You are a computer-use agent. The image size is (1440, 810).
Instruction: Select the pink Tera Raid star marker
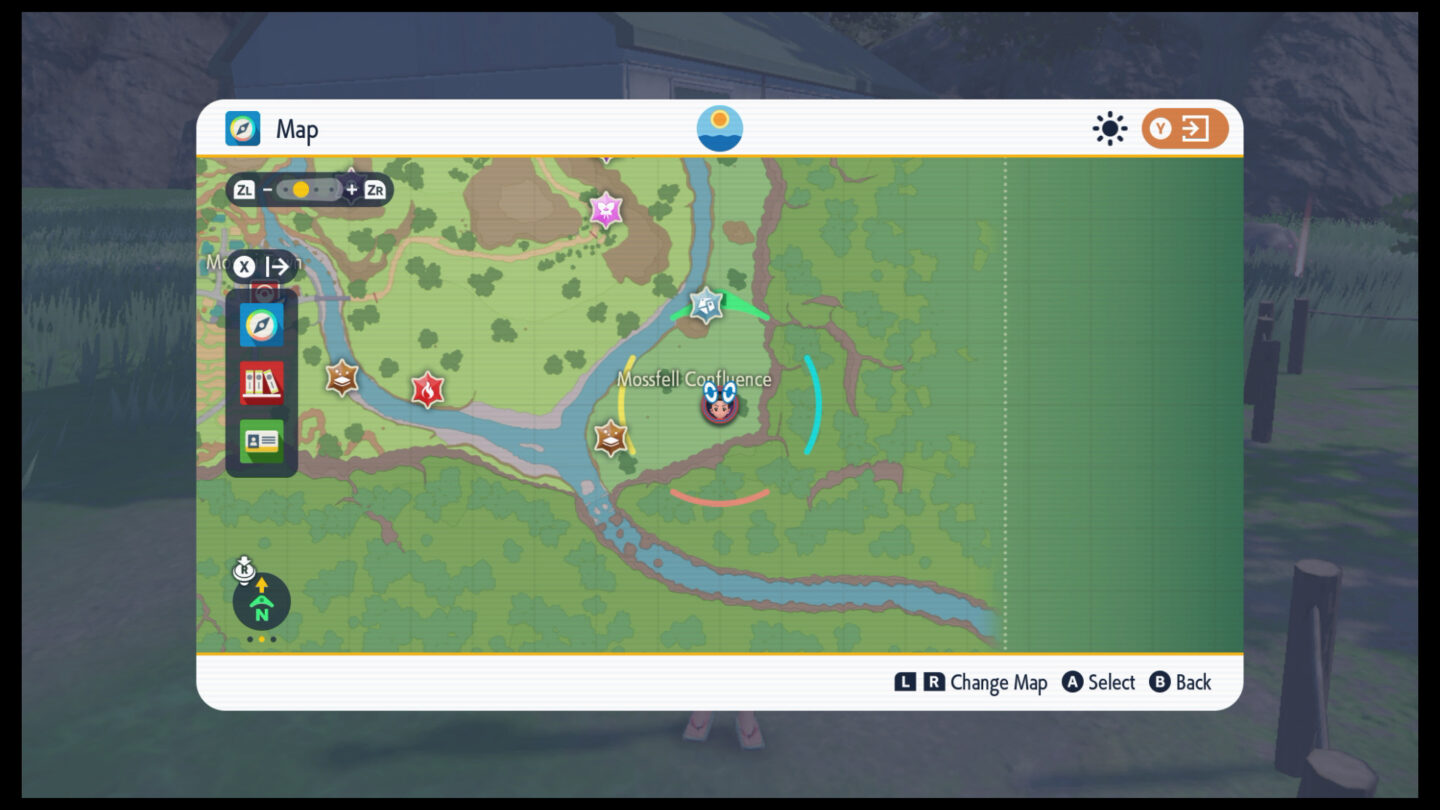[606, 211]
